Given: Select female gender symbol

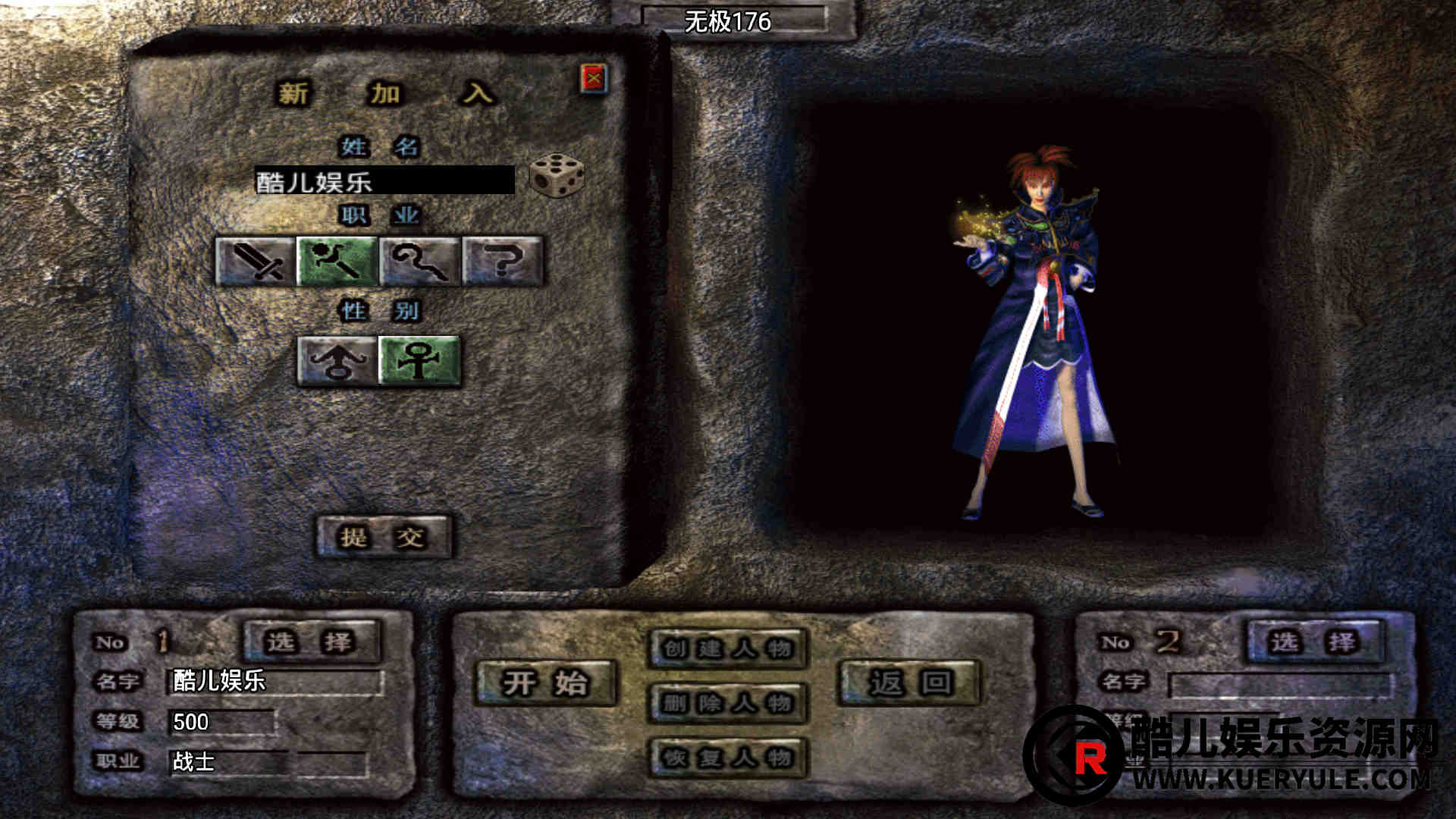Looking at the screenshot, I should point(419,361).
